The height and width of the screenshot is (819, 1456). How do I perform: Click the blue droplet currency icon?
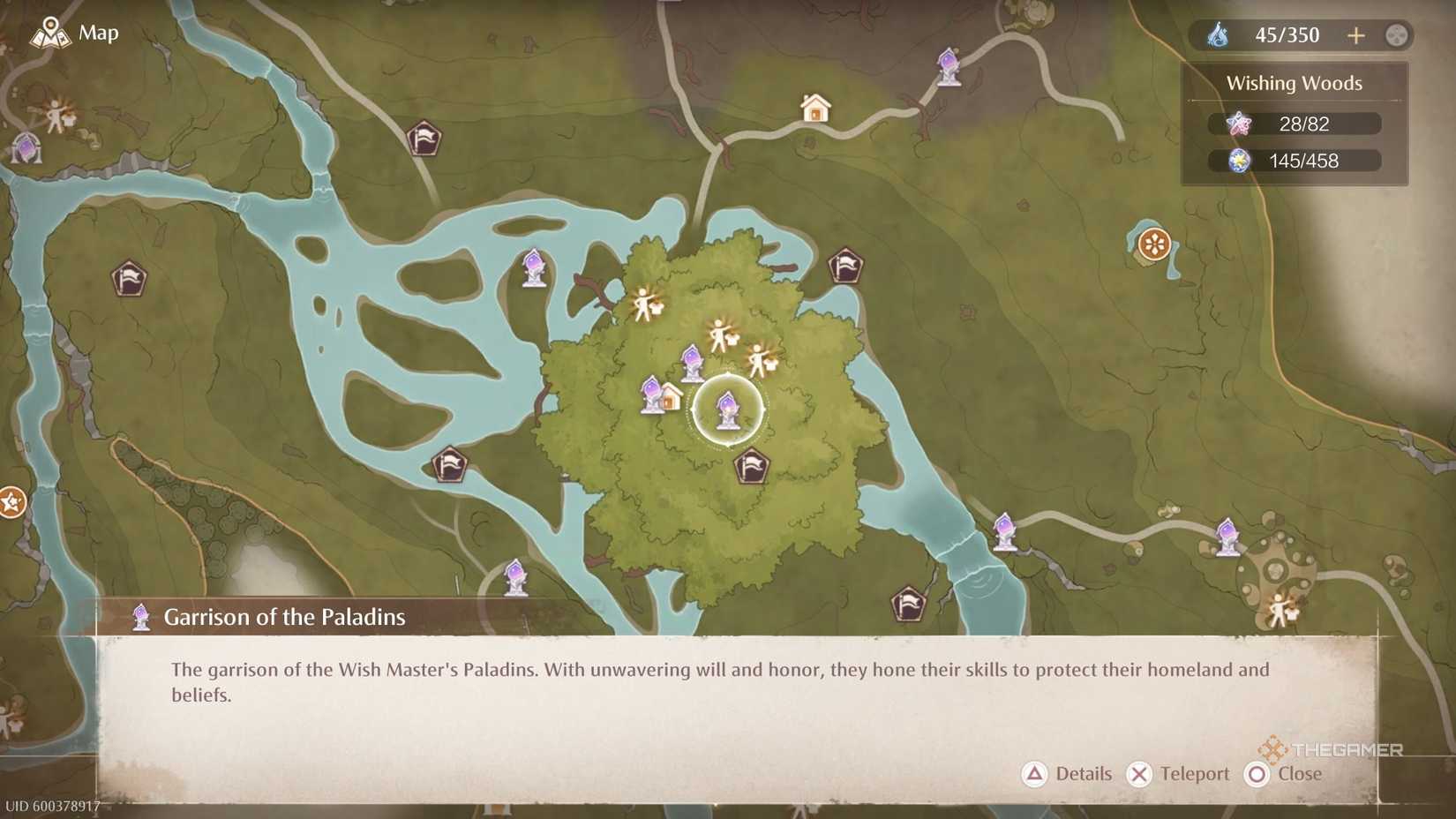(x=1220, y=34)
